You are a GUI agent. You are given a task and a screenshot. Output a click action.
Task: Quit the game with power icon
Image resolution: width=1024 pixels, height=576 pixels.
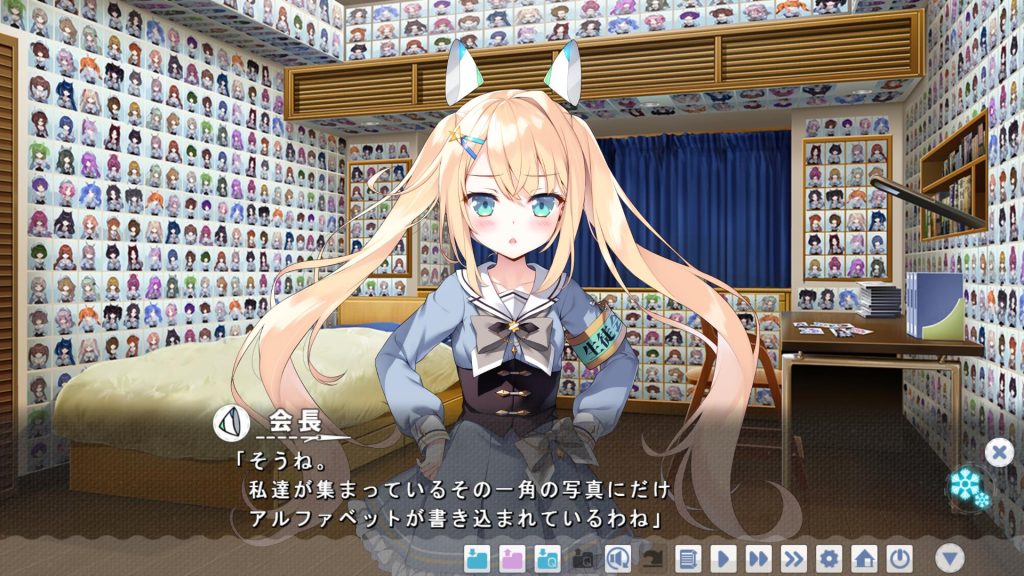[x=900, y=558]
